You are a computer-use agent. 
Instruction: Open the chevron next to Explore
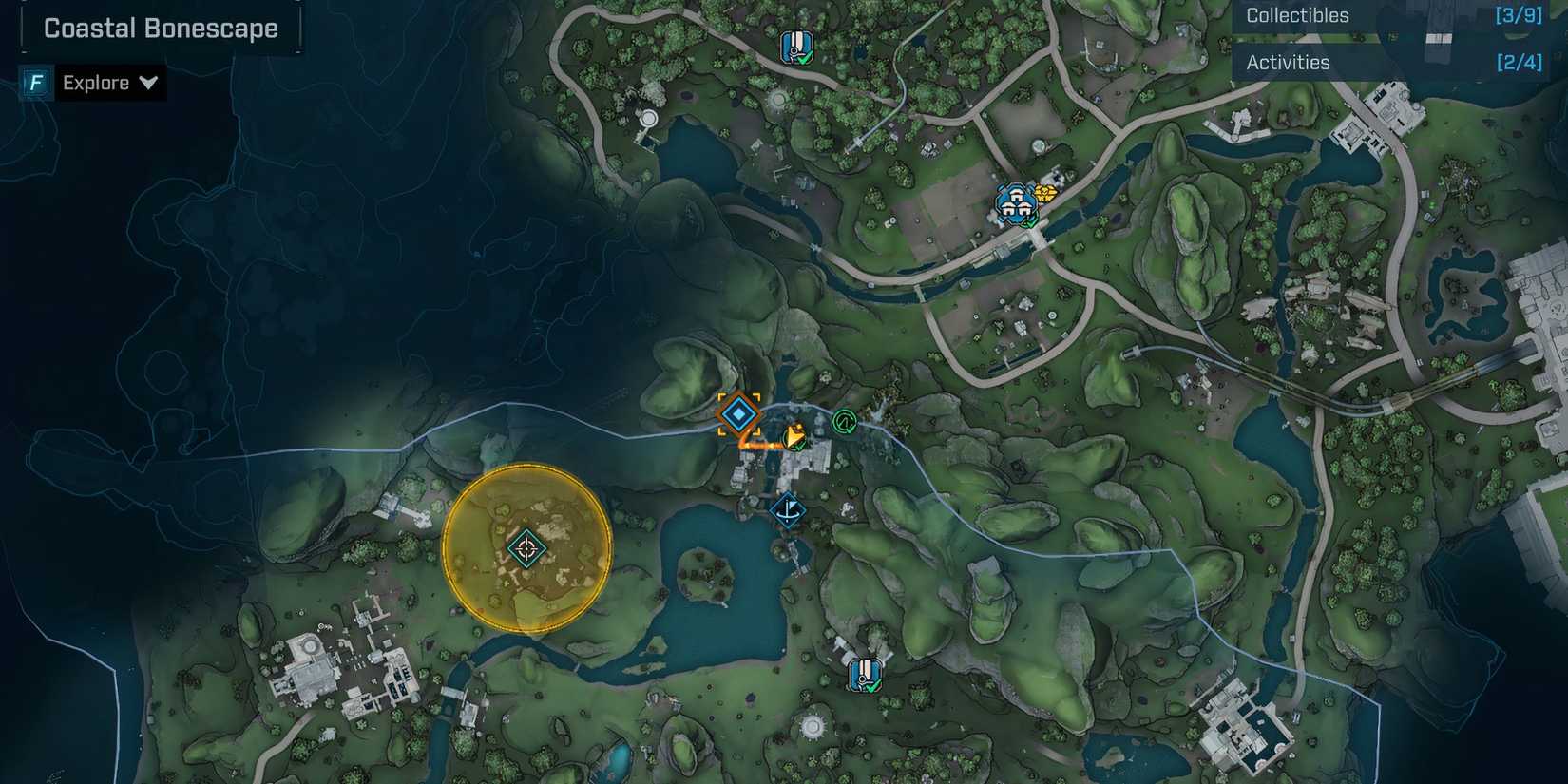(x=149, y=83)
